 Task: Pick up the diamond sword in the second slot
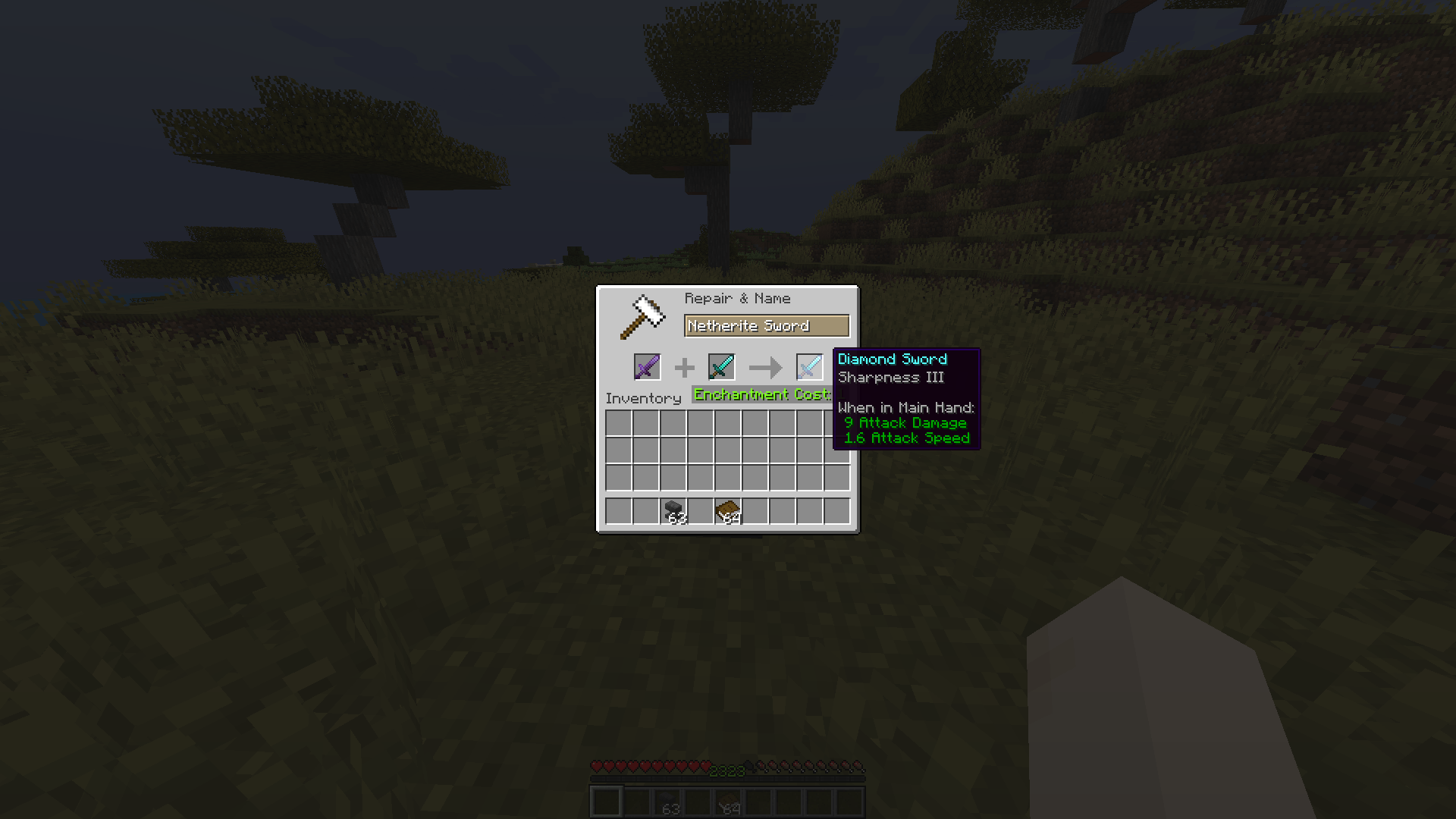(721, 367)
